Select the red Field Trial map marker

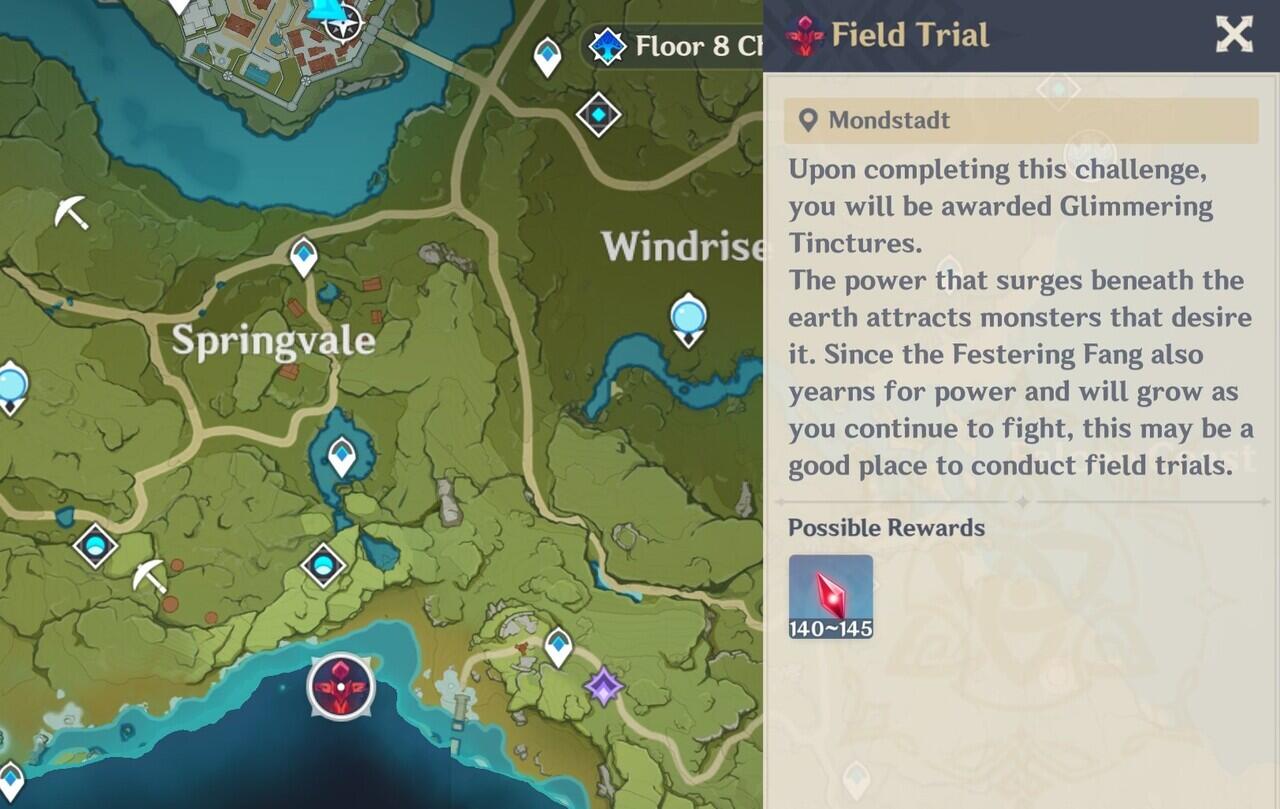coord(341,688)
